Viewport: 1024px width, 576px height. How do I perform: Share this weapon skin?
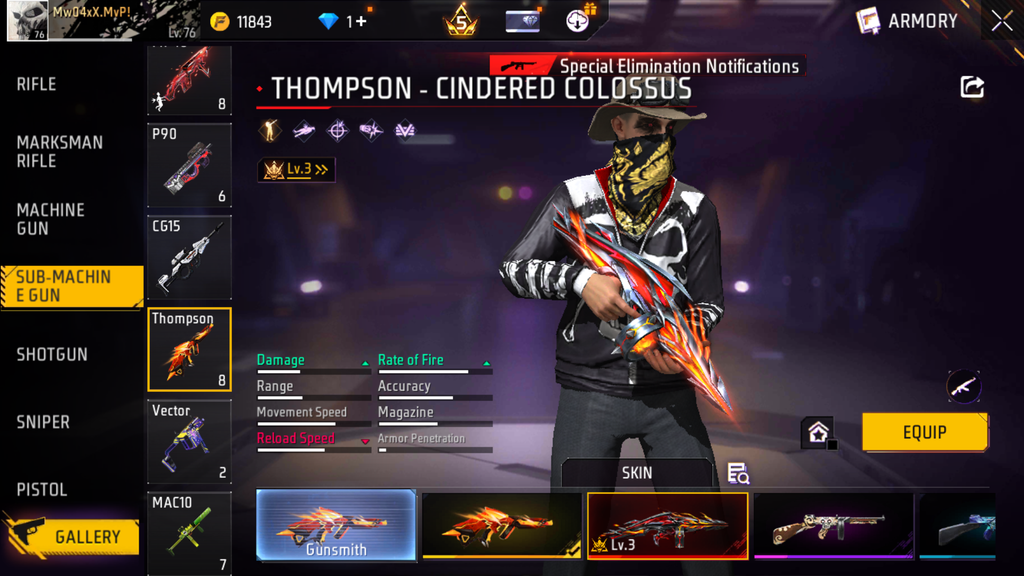[x=972, y=87]
